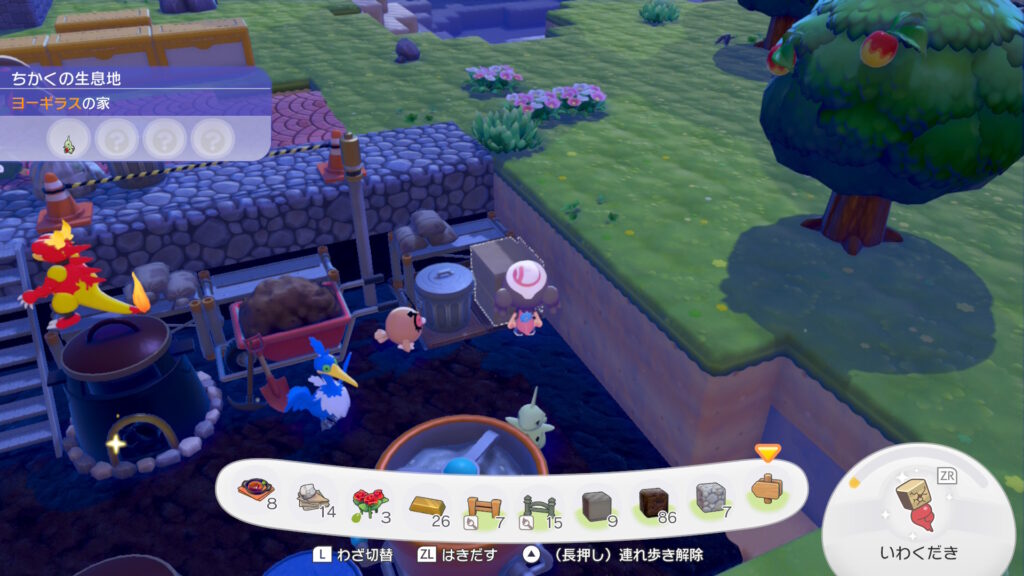This screenshot has height=576, width=1024.
Task: Pick the cobblestone block hotbar slot
Action: point(710,495)
